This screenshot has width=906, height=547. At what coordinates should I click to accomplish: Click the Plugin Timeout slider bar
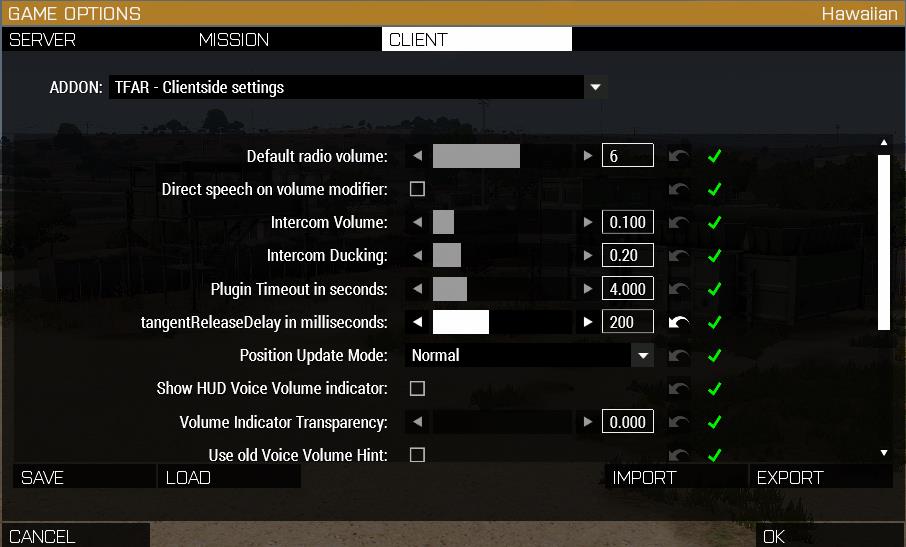502,289
